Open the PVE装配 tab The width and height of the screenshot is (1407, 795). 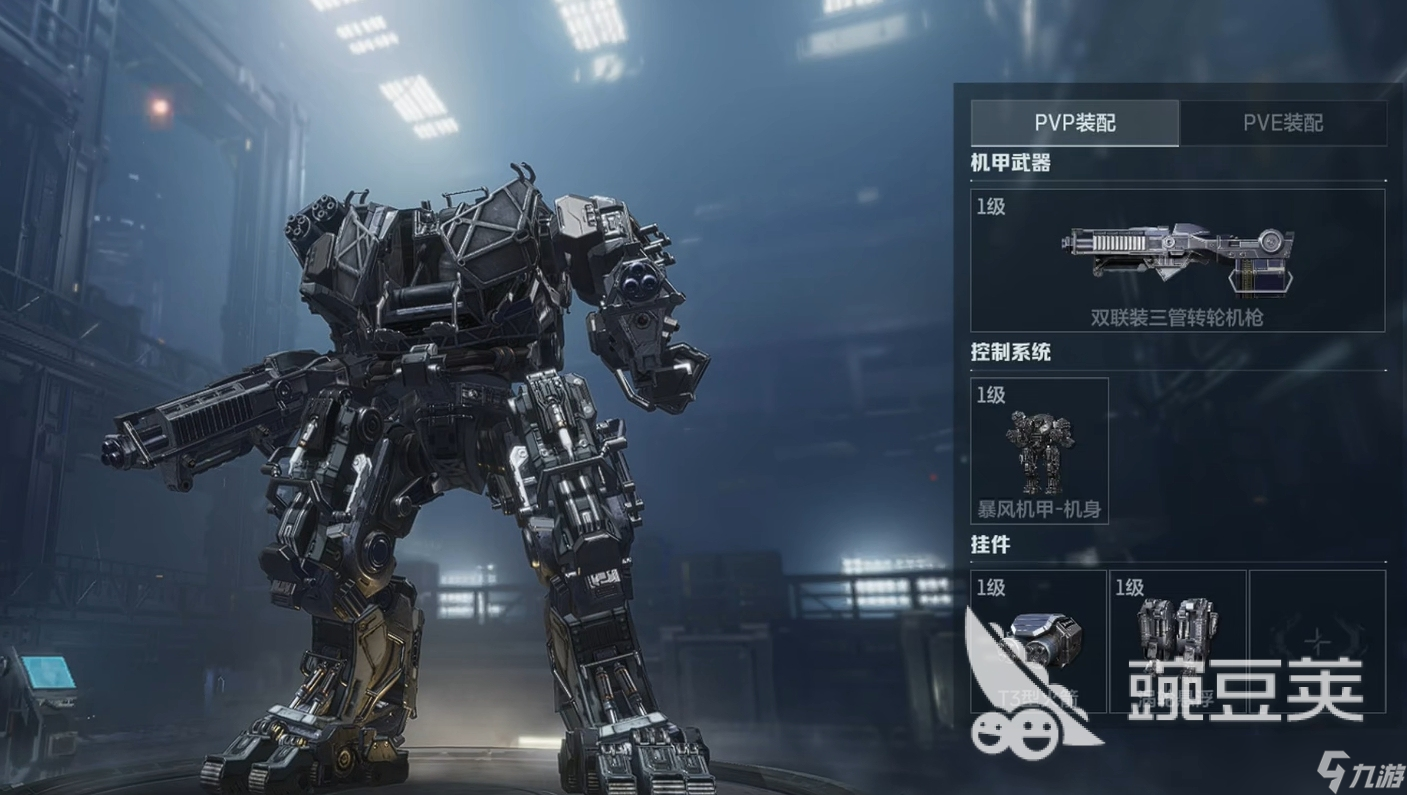pos(1283,123)
